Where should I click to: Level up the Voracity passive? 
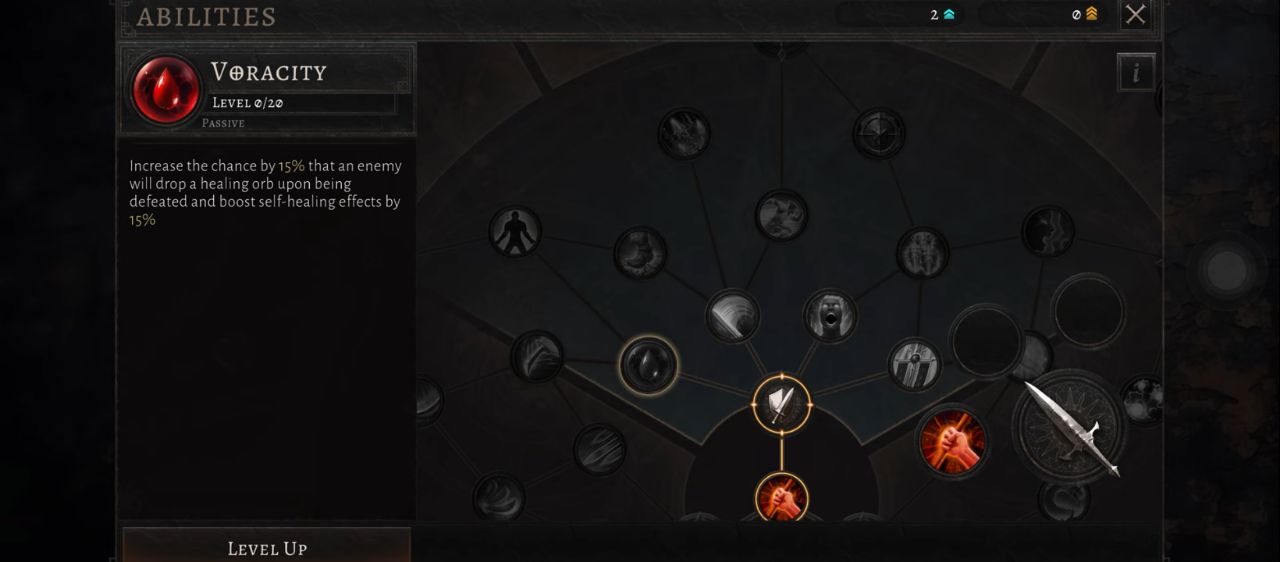pos(267,547)
